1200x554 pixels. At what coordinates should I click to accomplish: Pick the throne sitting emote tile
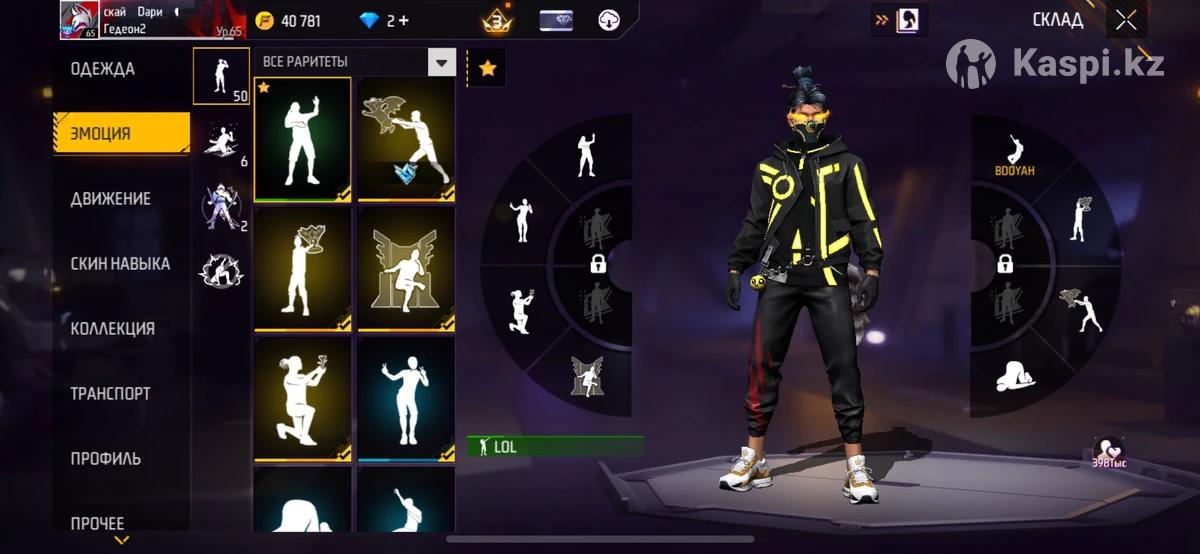[406, 268]
